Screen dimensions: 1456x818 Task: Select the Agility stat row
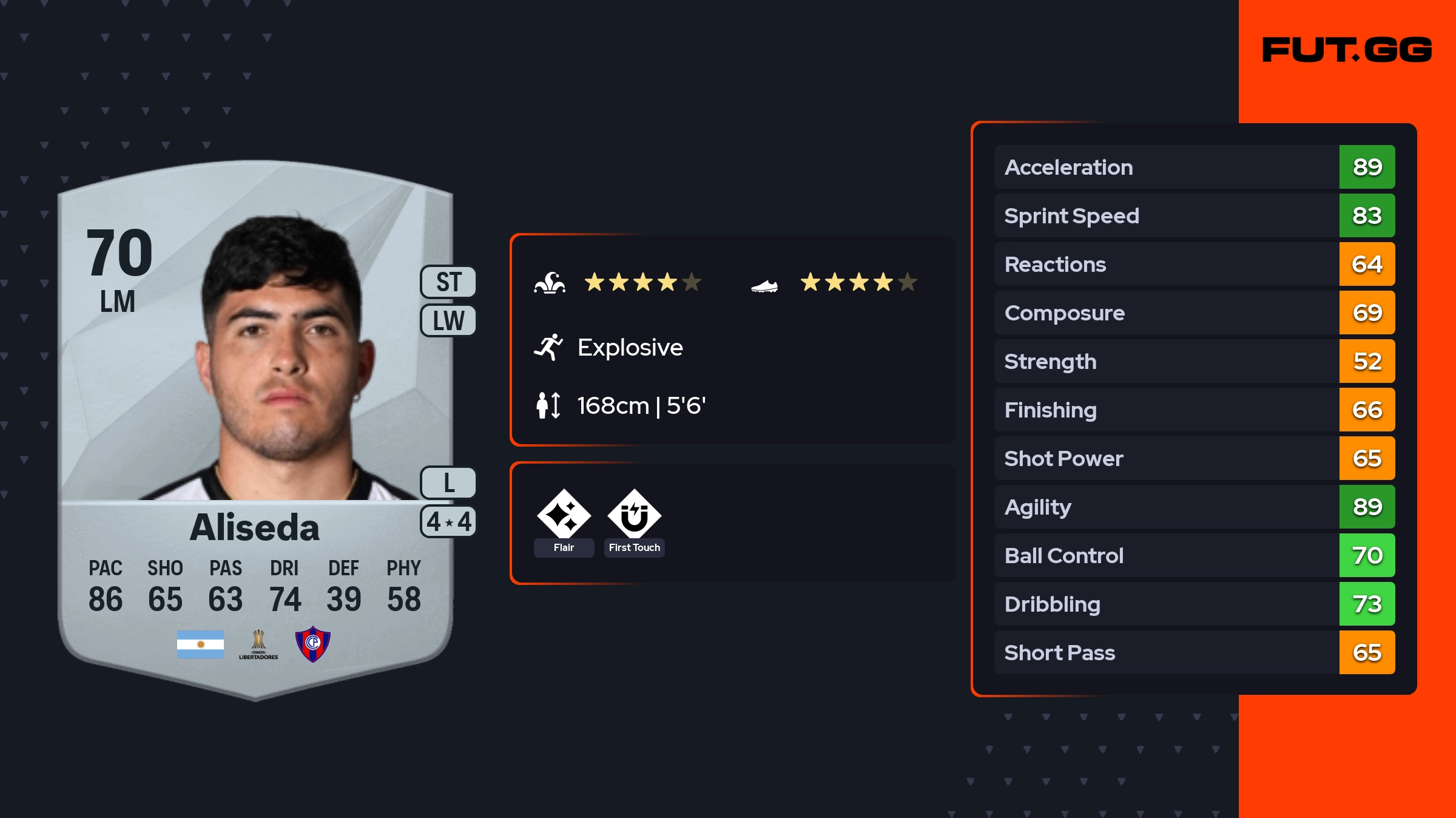[x=1194, y=507]
